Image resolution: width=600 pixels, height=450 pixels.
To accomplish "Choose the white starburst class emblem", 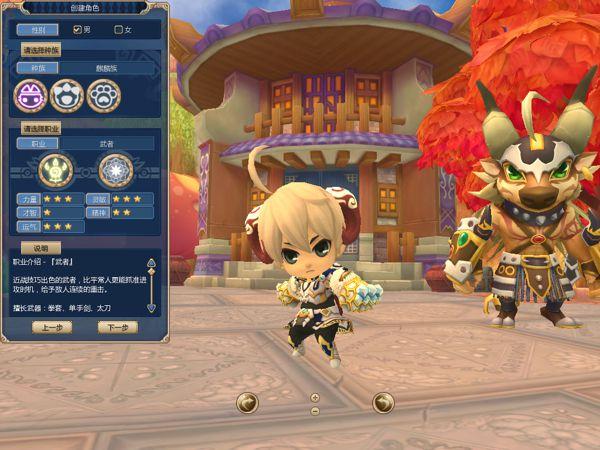I will pyautogui.click(x=115, y=170).
